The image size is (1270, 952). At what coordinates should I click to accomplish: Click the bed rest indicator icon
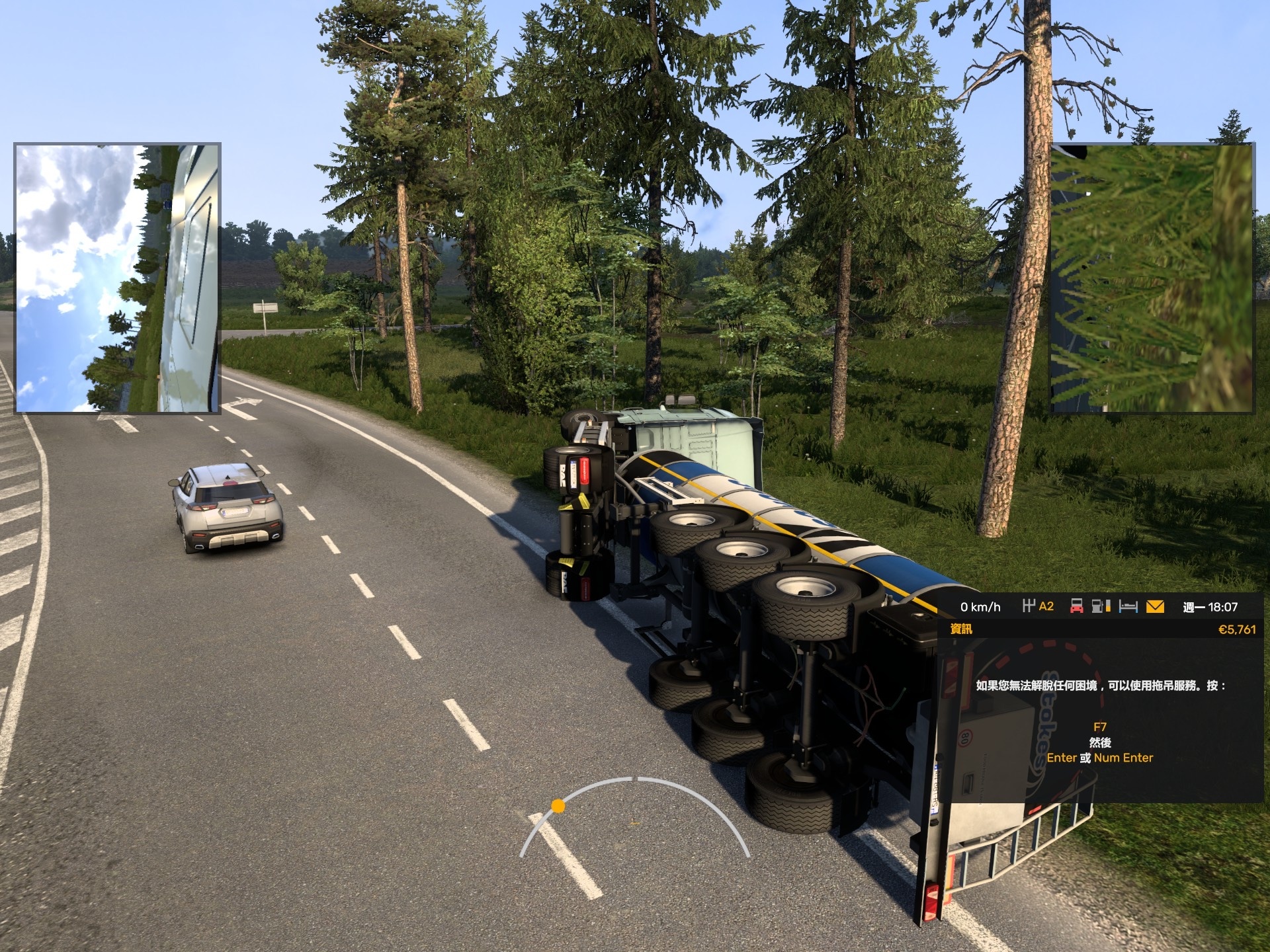click(x=1128, y=606)
